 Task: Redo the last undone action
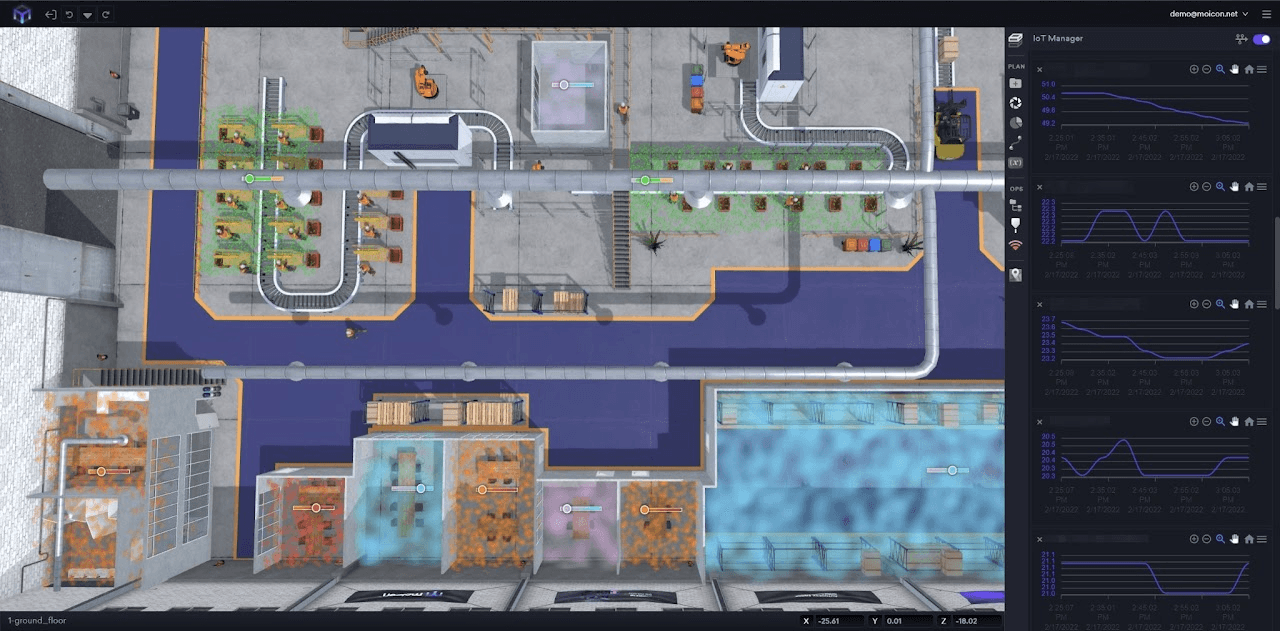[106, 15]
